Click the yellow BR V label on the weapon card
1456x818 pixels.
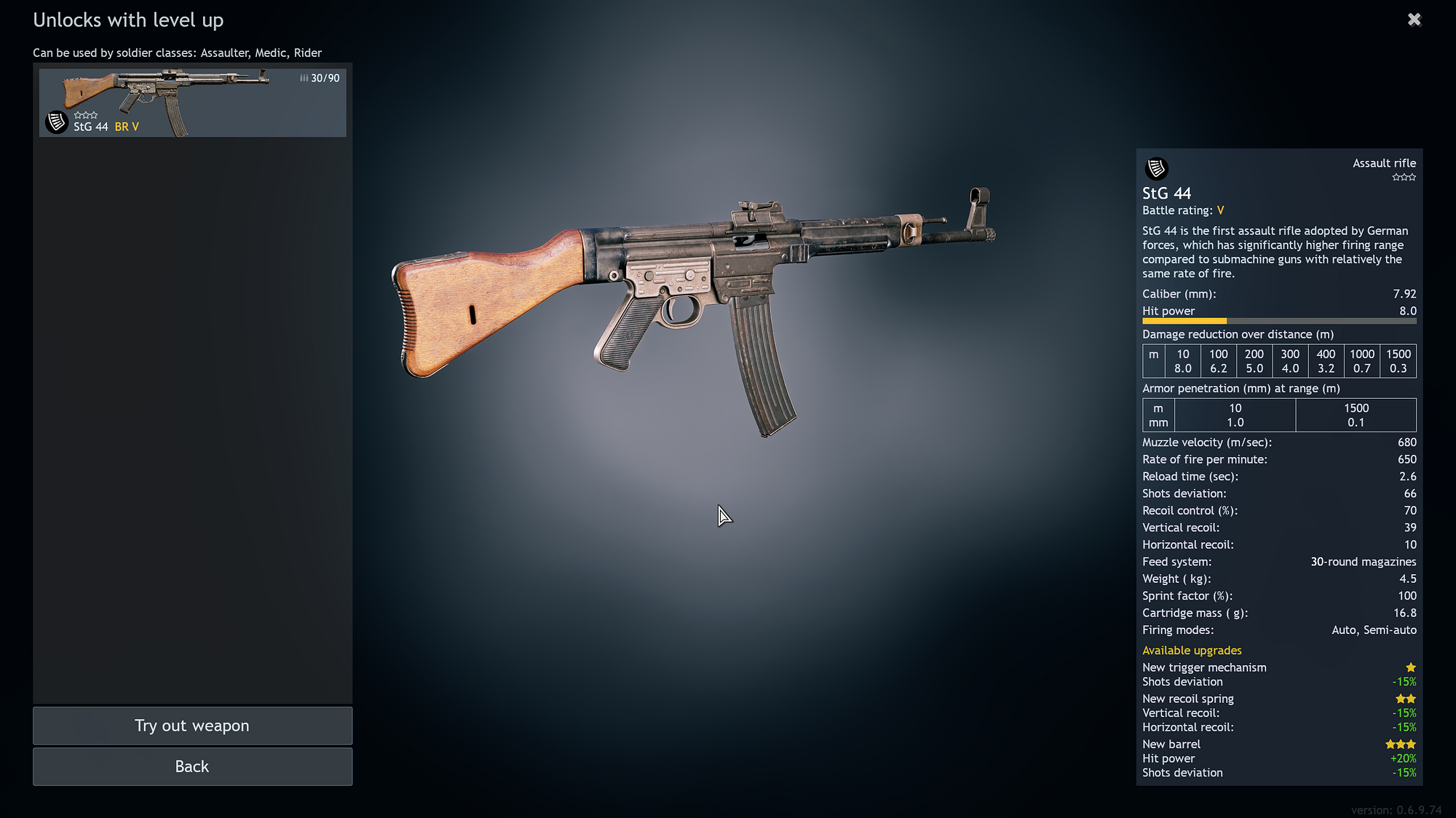click(x=127, y=126)
